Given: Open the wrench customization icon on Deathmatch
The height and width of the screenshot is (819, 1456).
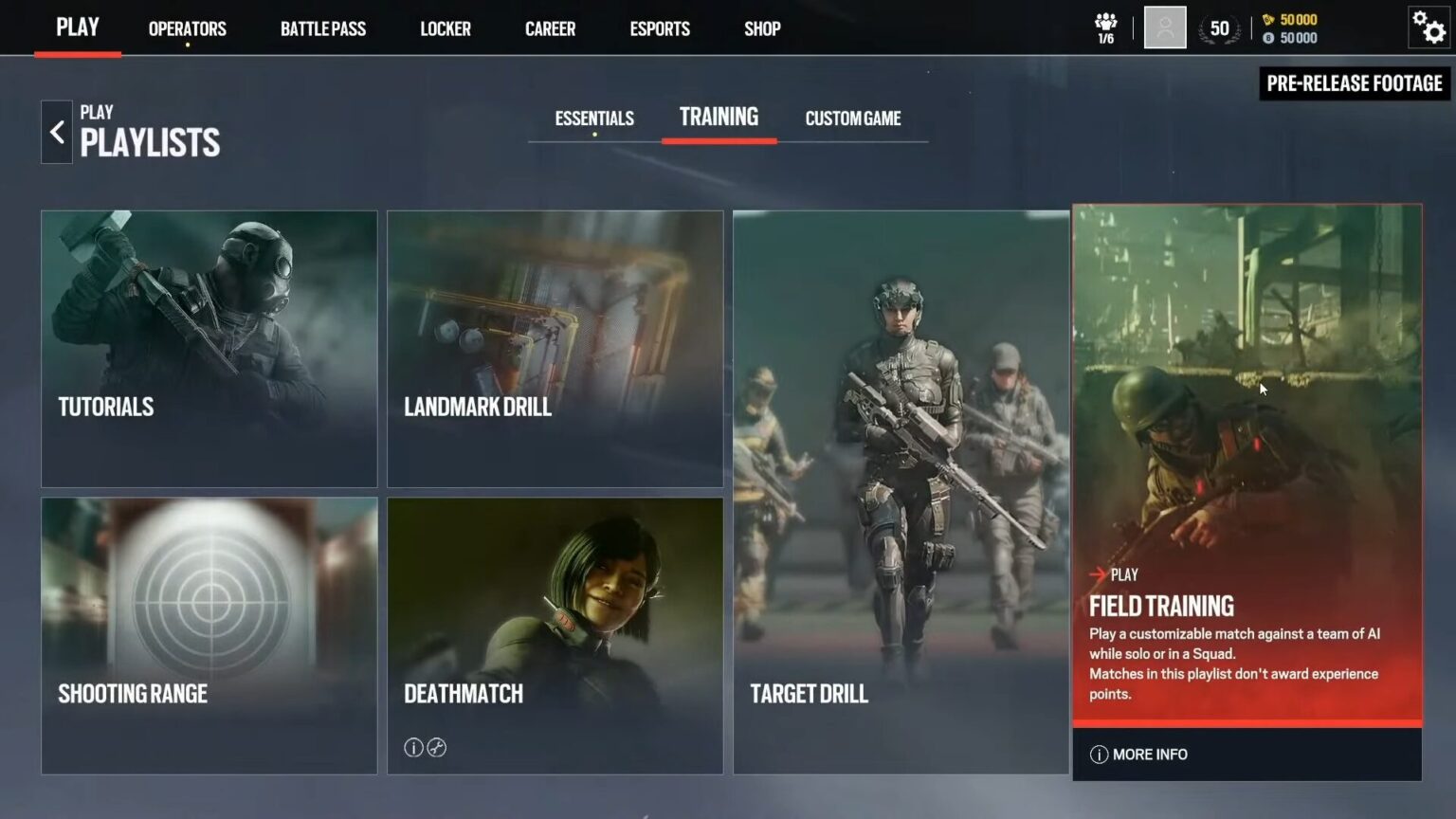Looking at the screenshot, I should click(x=436, y=748).
